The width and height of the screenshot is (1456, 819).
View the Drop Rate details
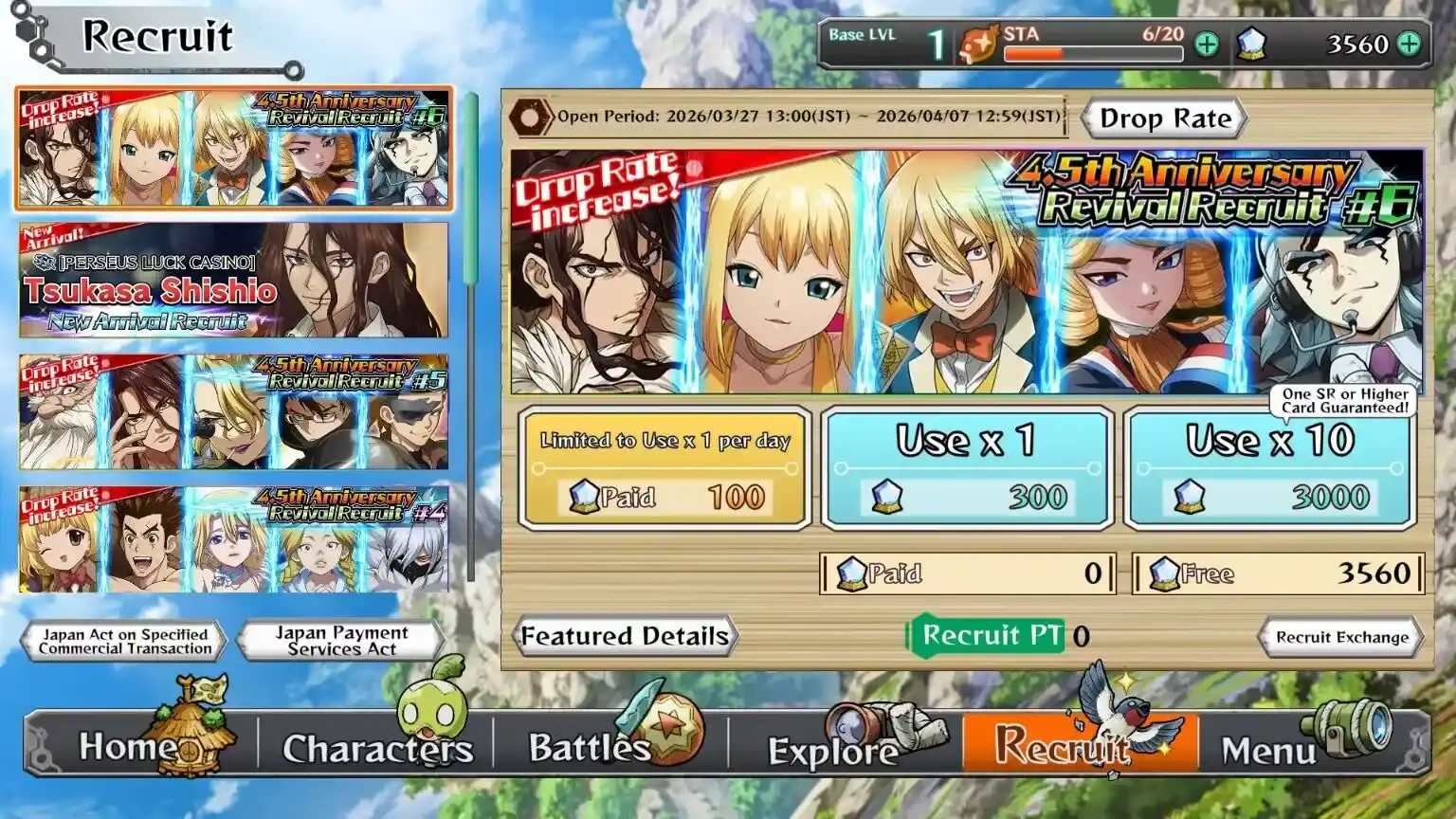tap(1164, 119)
